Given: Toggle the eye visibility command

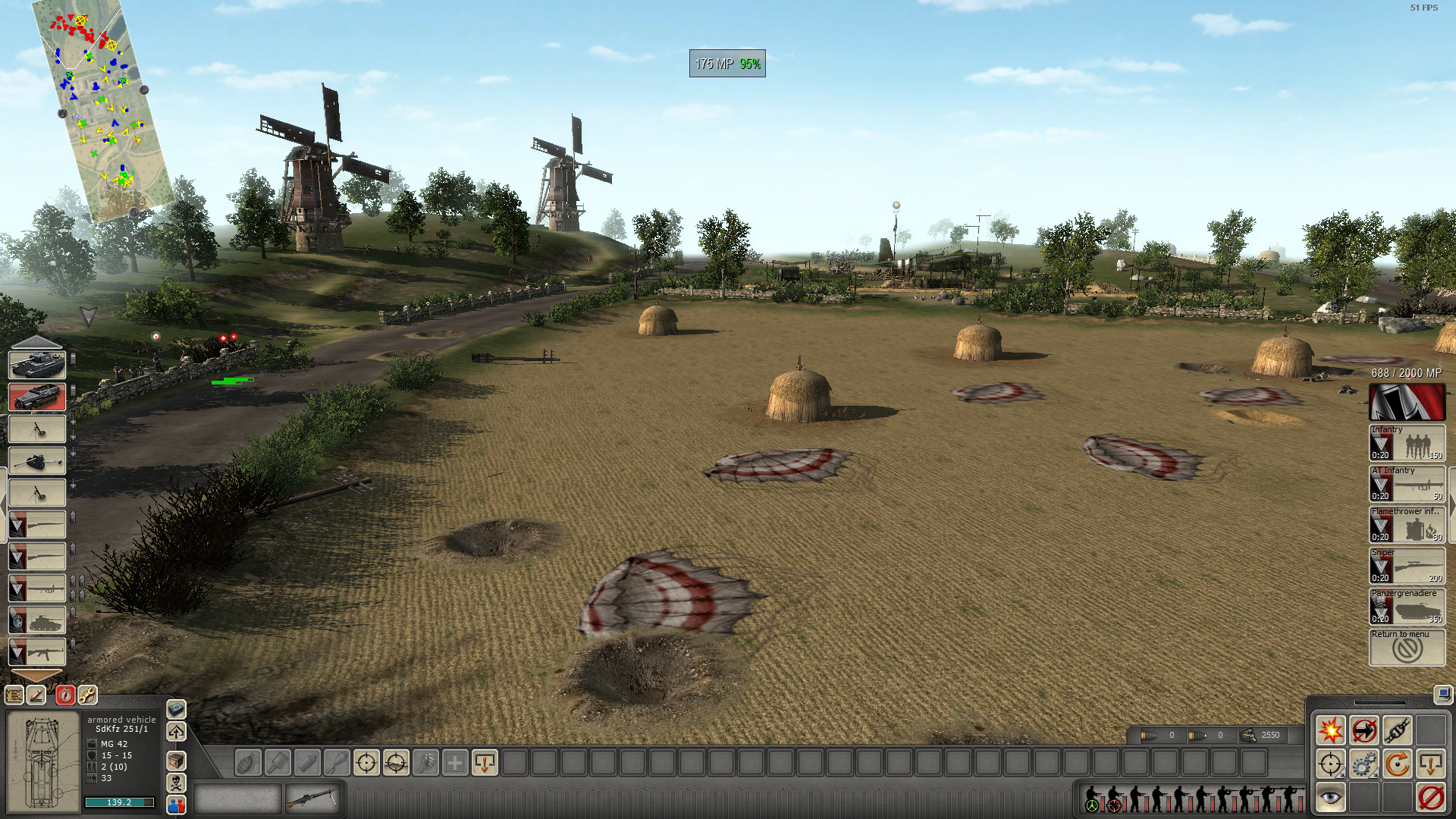Looking at the screenshot, I should (x=1330, y=797).
